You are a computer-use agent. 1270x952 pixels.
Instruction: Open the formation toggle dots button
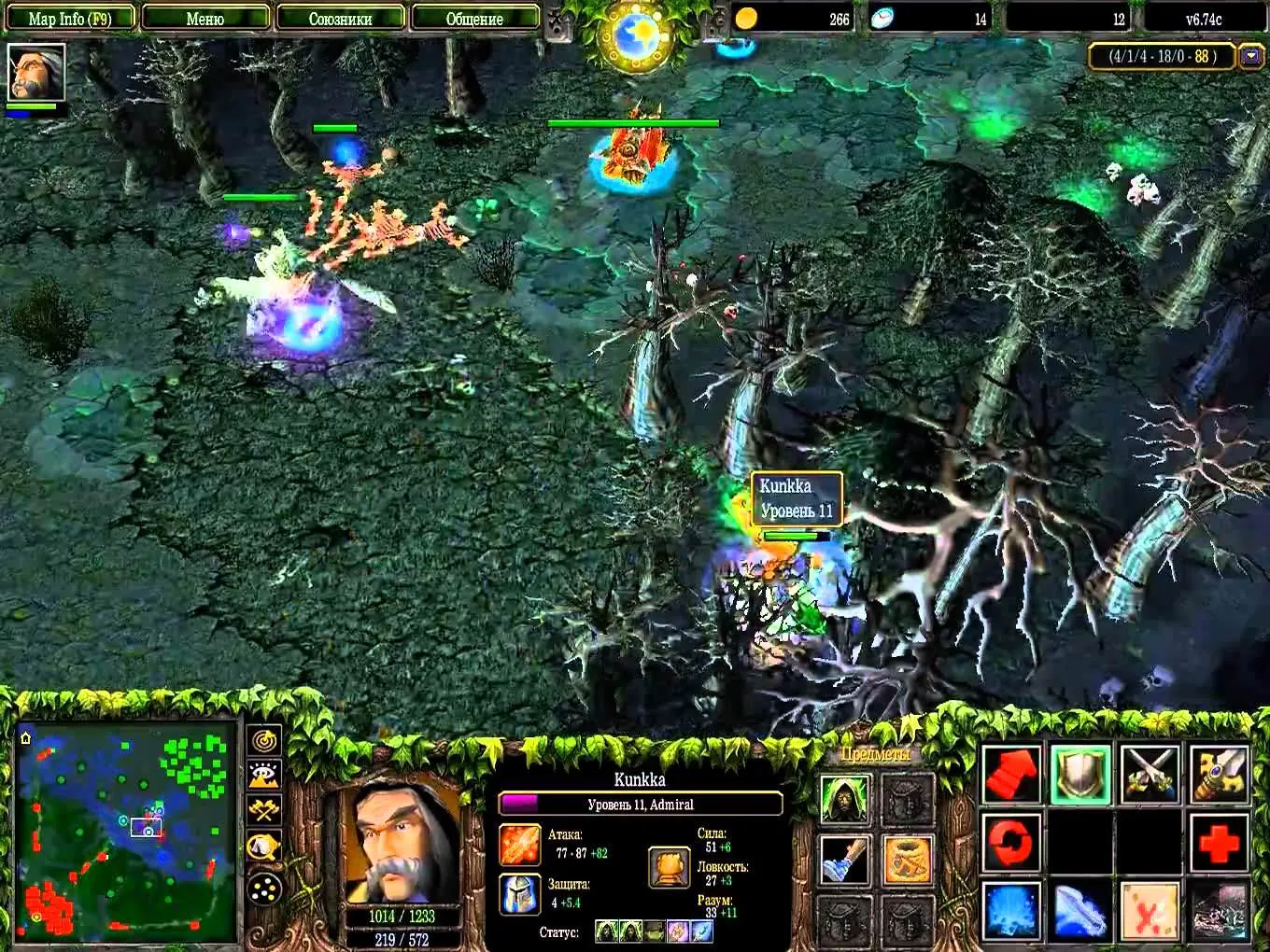coord(265,887)
